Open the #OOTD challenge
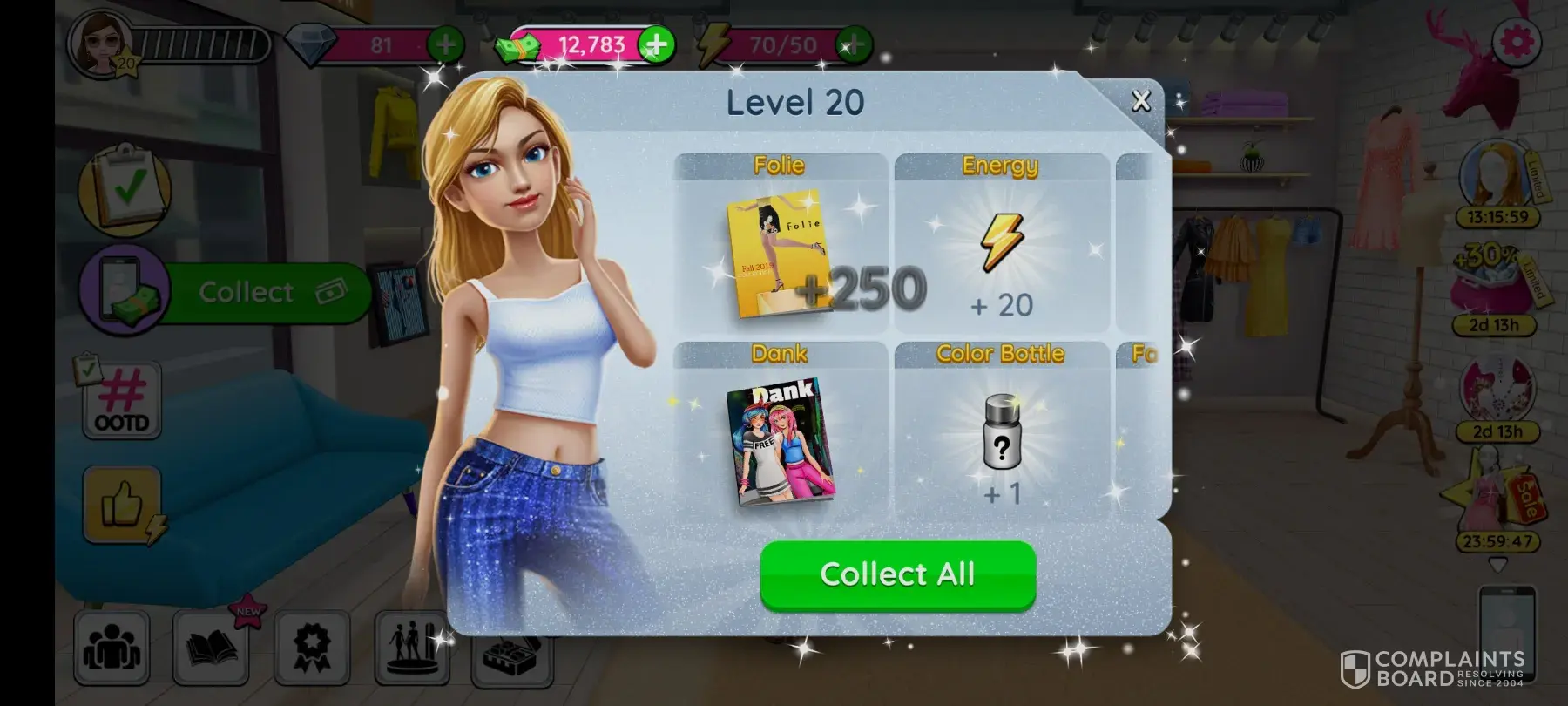 (x=122, y=401)
